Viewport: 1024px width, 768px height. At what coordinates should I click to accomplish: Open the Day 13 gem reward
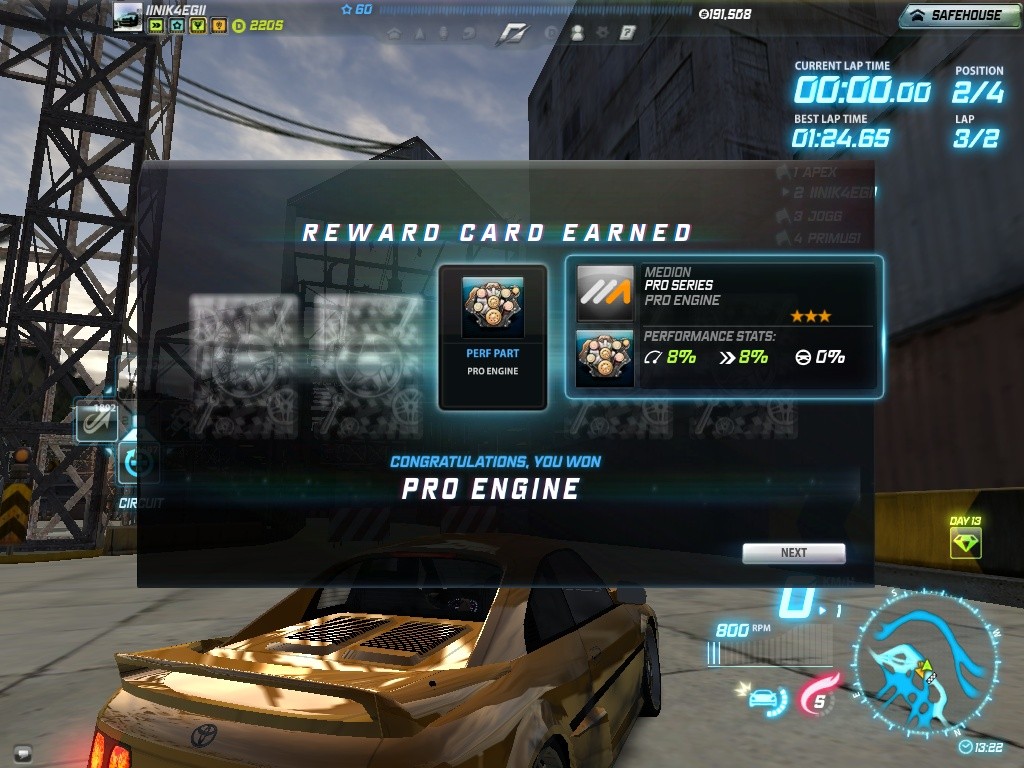click(965, 543)
